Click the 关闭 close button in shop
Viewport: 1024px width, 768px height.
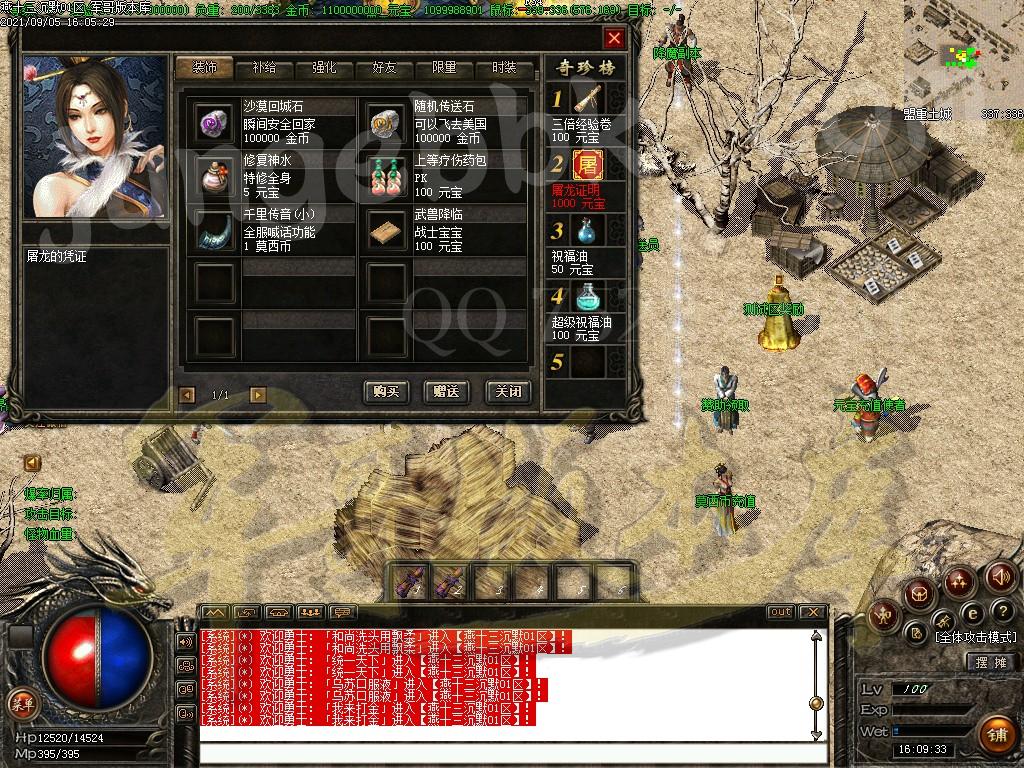click(x=507, y=392)
